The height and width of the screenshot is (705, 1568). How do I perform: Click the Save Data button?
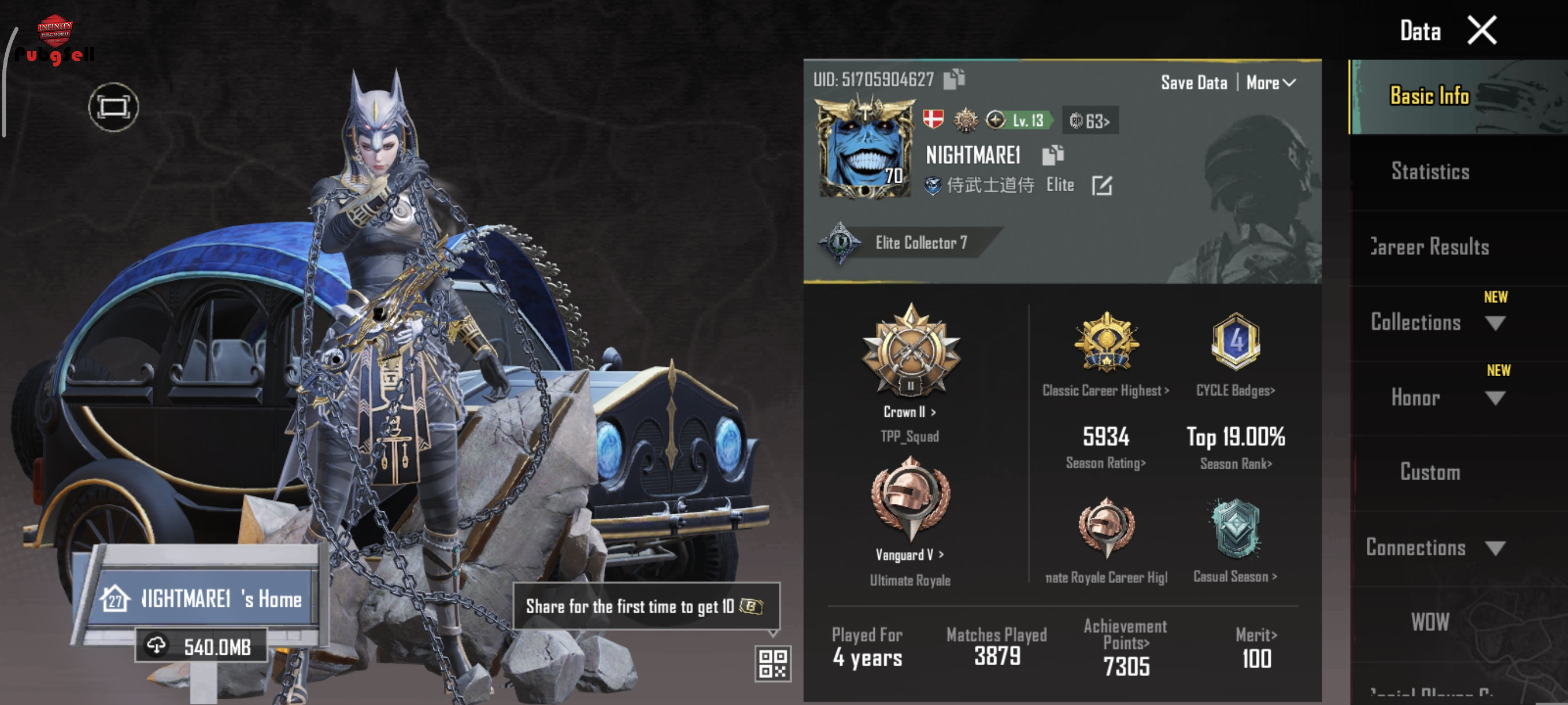(1194, 83)
